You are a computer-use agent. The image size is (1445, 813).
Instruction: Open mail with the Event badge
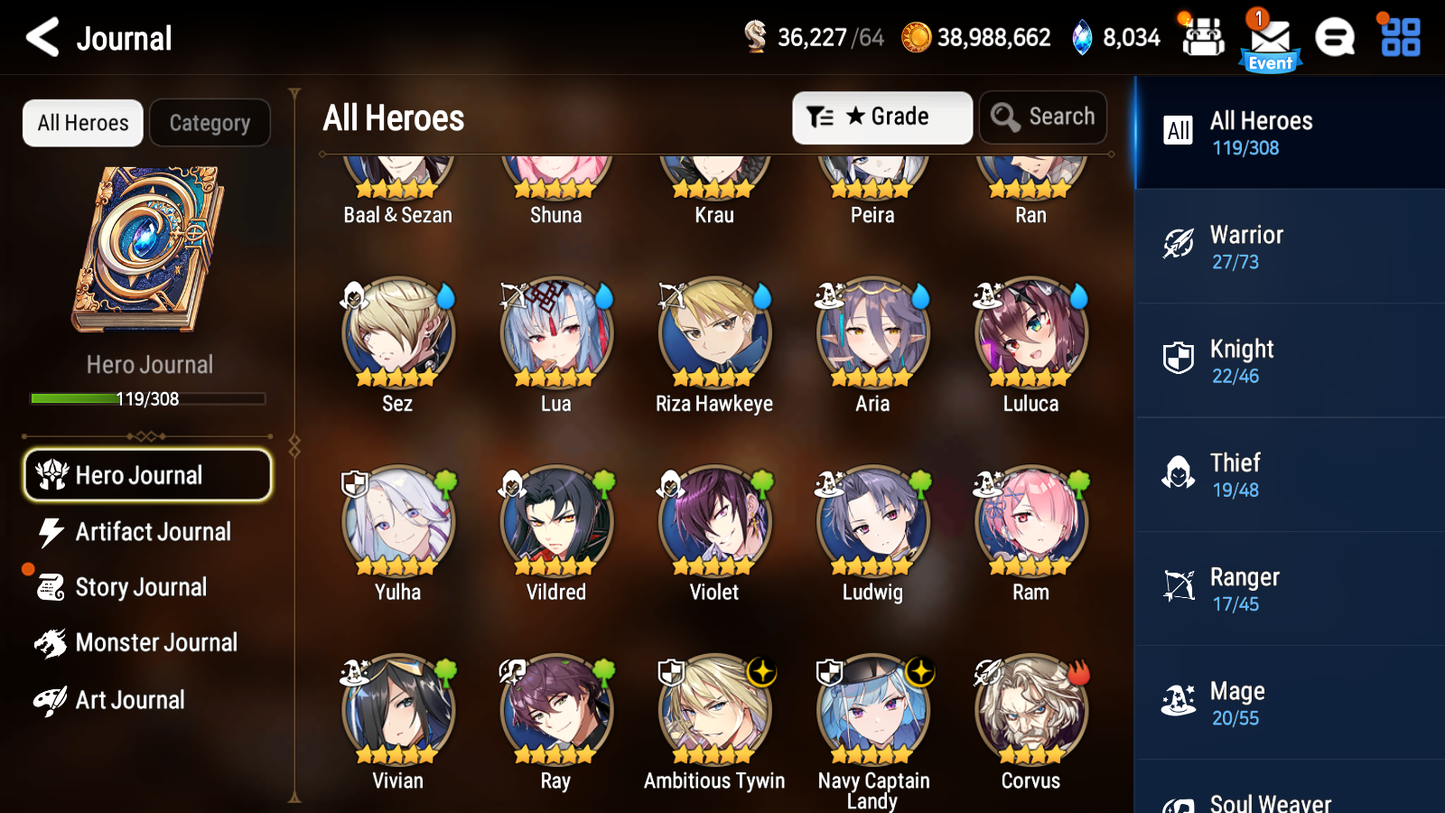pos(1270,37)
